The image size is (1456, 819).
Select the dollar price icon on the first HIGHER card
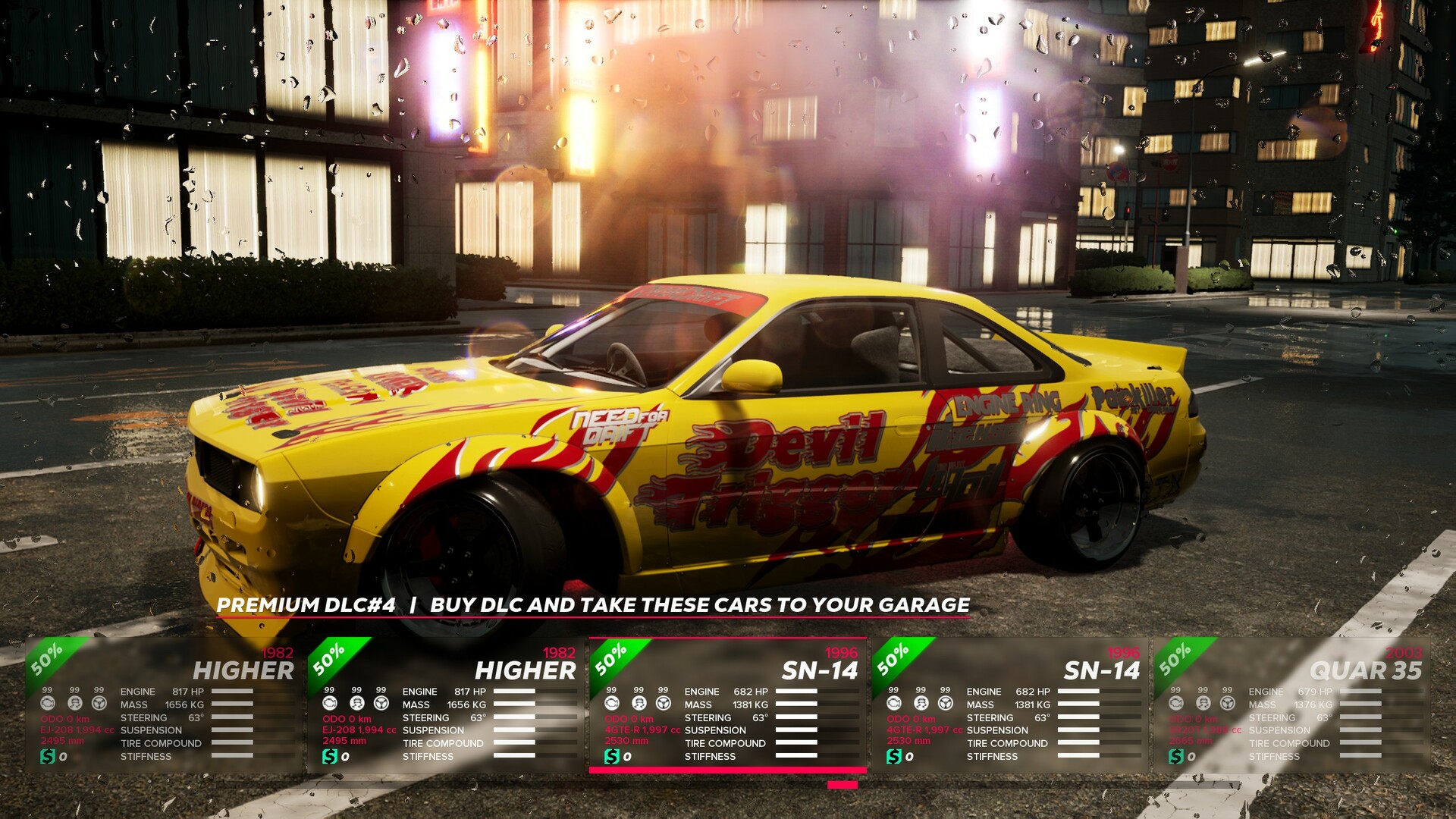47,756
